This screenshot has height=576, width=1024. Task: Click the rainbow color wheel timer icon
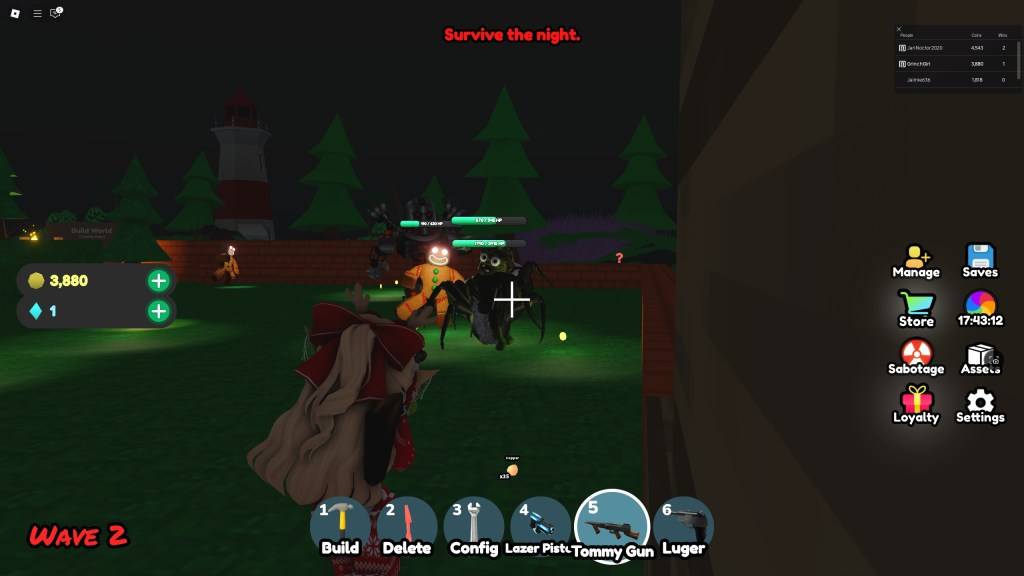tap(980, 309)
